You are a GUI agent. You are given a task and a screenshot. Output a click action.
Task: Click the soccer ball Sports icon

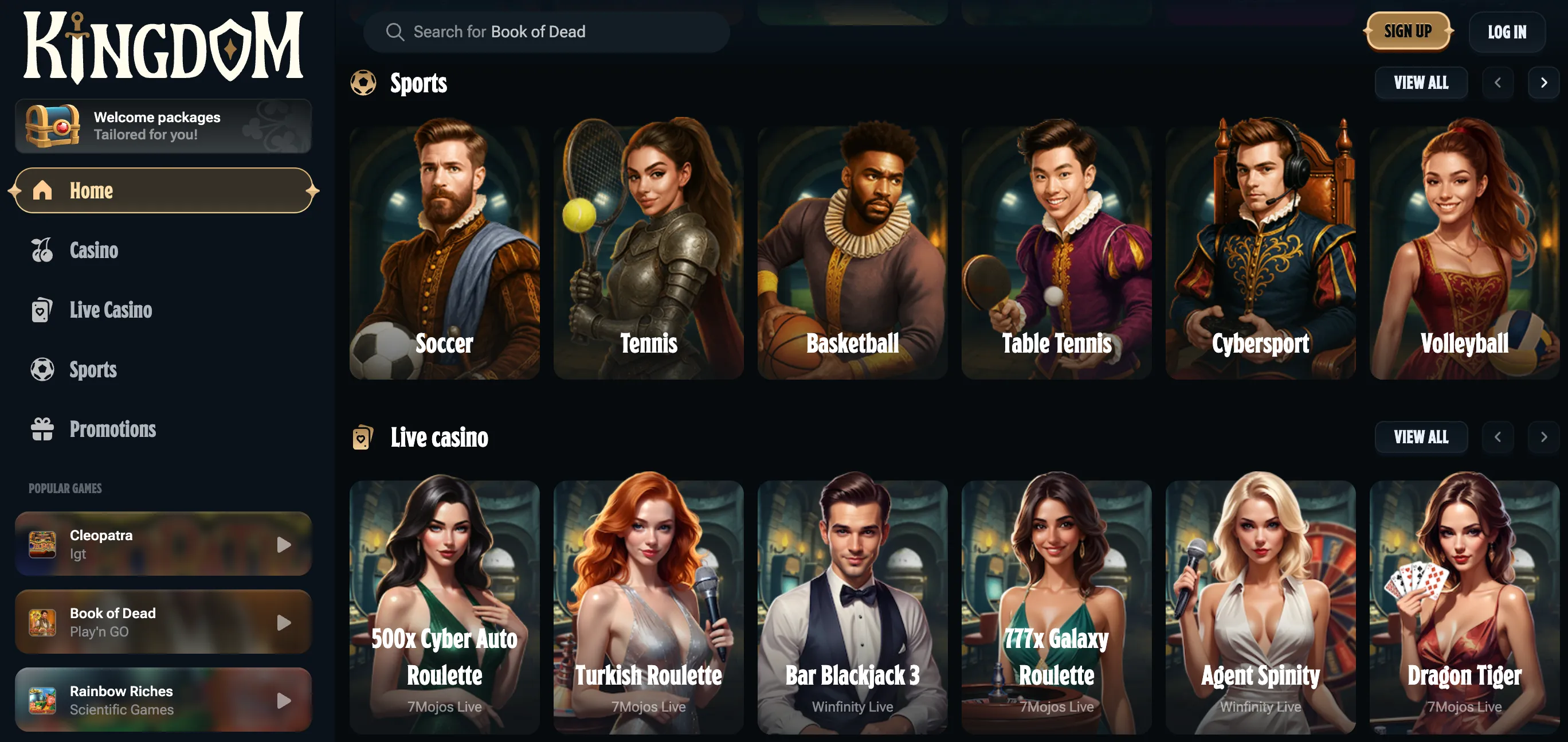pos(41,369)
